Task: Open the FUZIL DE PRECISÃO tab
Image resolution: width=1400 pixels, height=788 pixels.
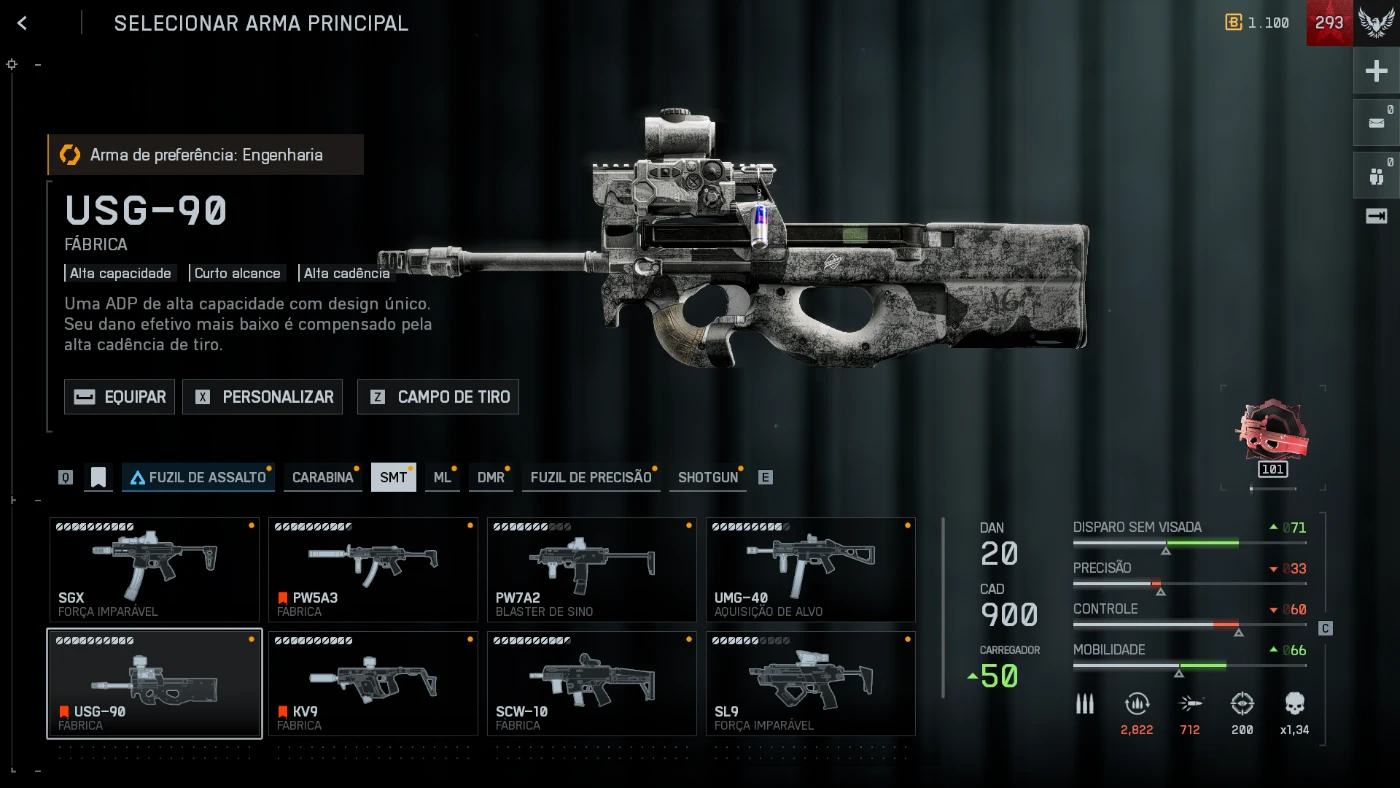Action: (x=590, y=477)
